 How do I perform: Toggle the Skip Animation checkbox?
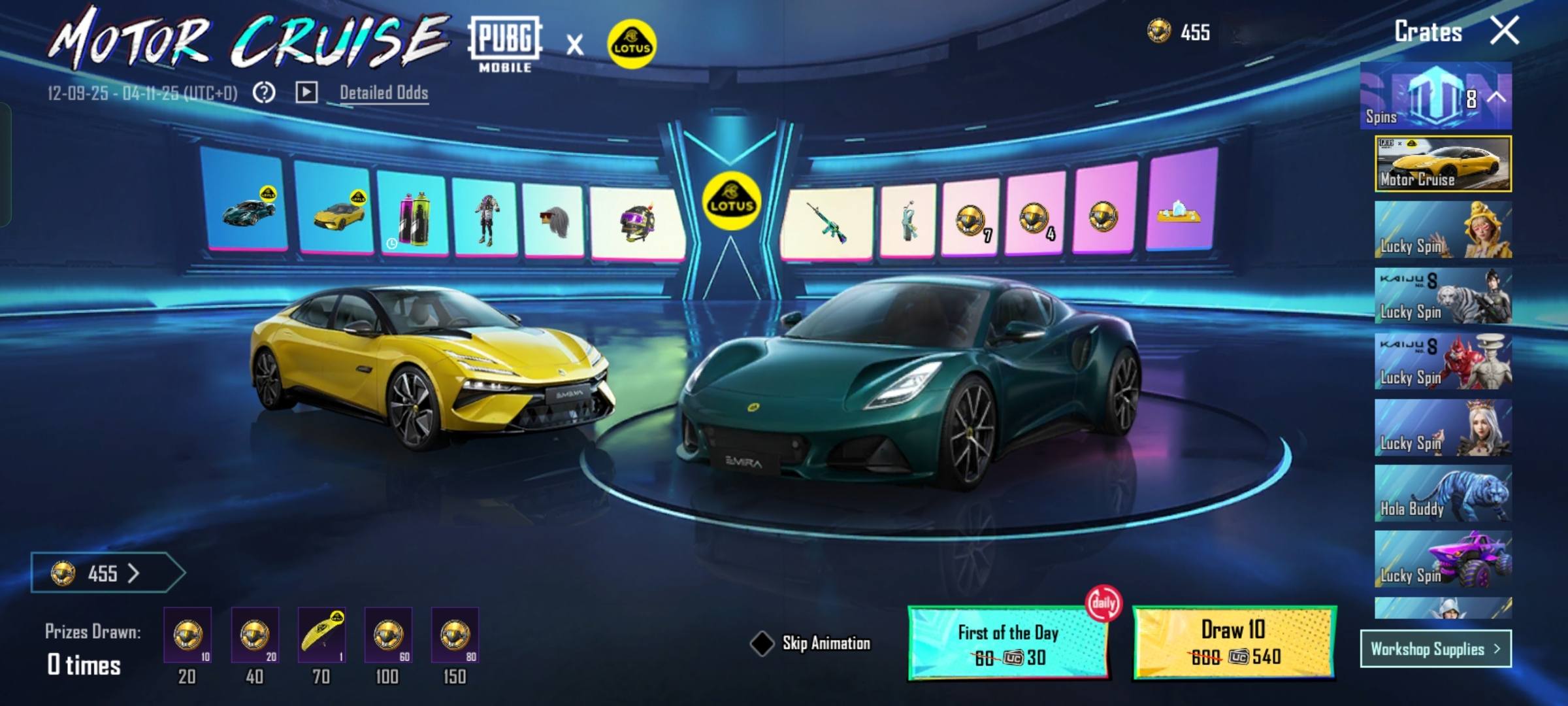(762, 643)
